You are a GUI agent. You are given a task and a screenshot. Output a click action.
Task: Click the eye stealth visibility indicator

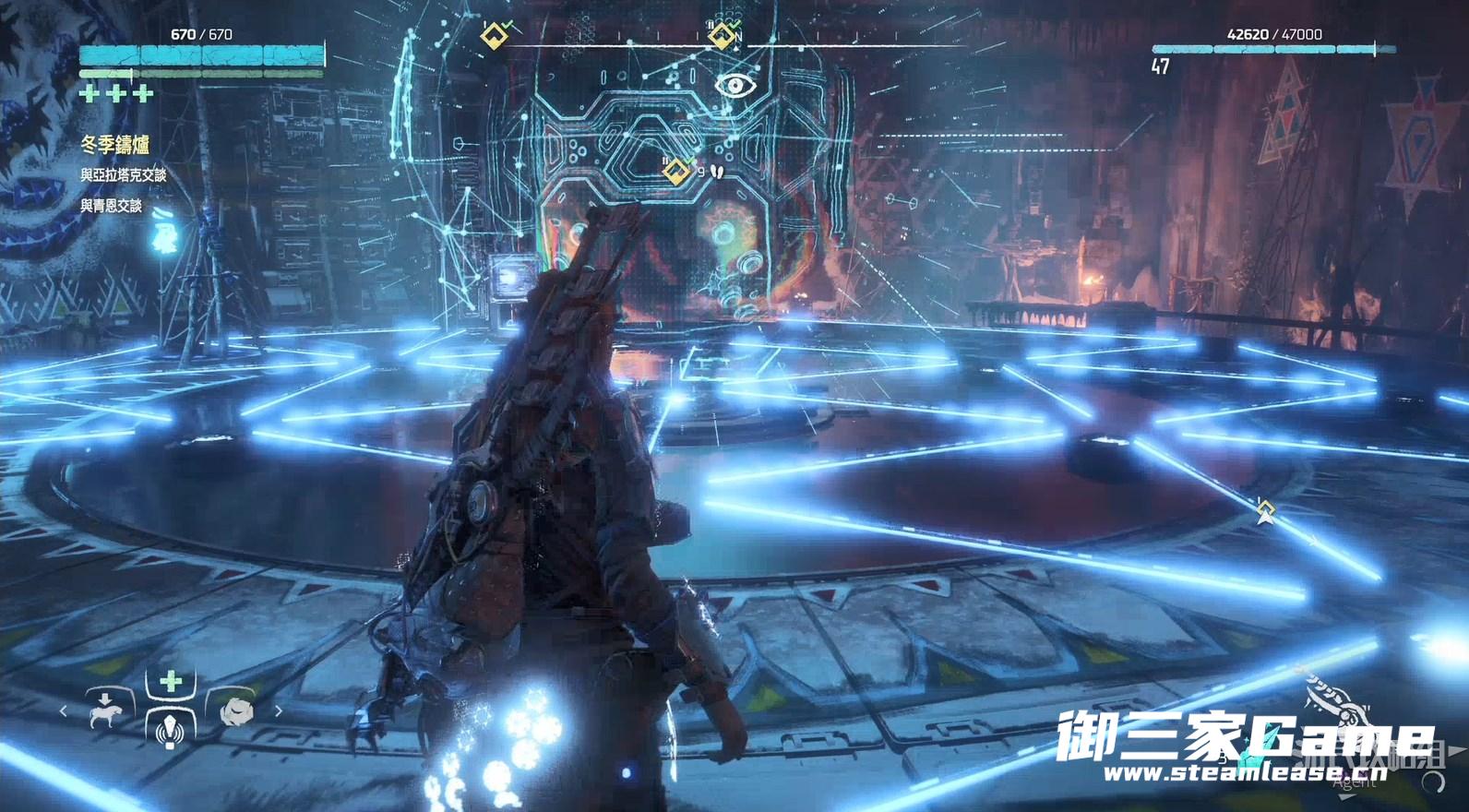coord(735,86)
